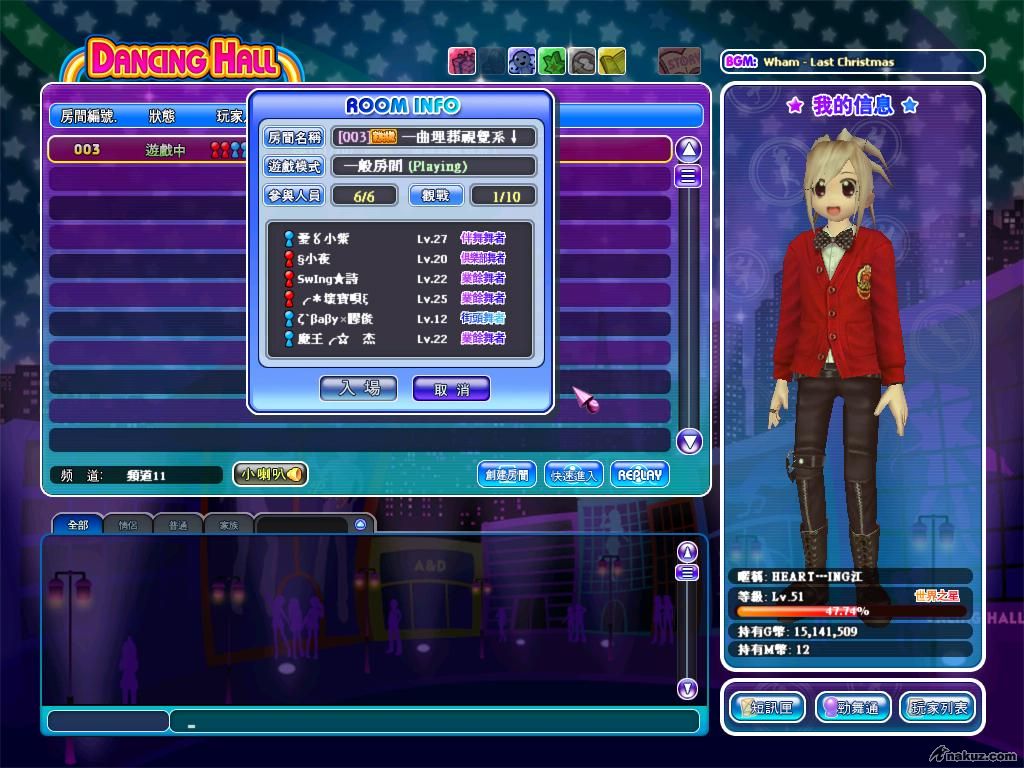Open the yellow book icon
1024x768 pixels.
pos(613,61)
